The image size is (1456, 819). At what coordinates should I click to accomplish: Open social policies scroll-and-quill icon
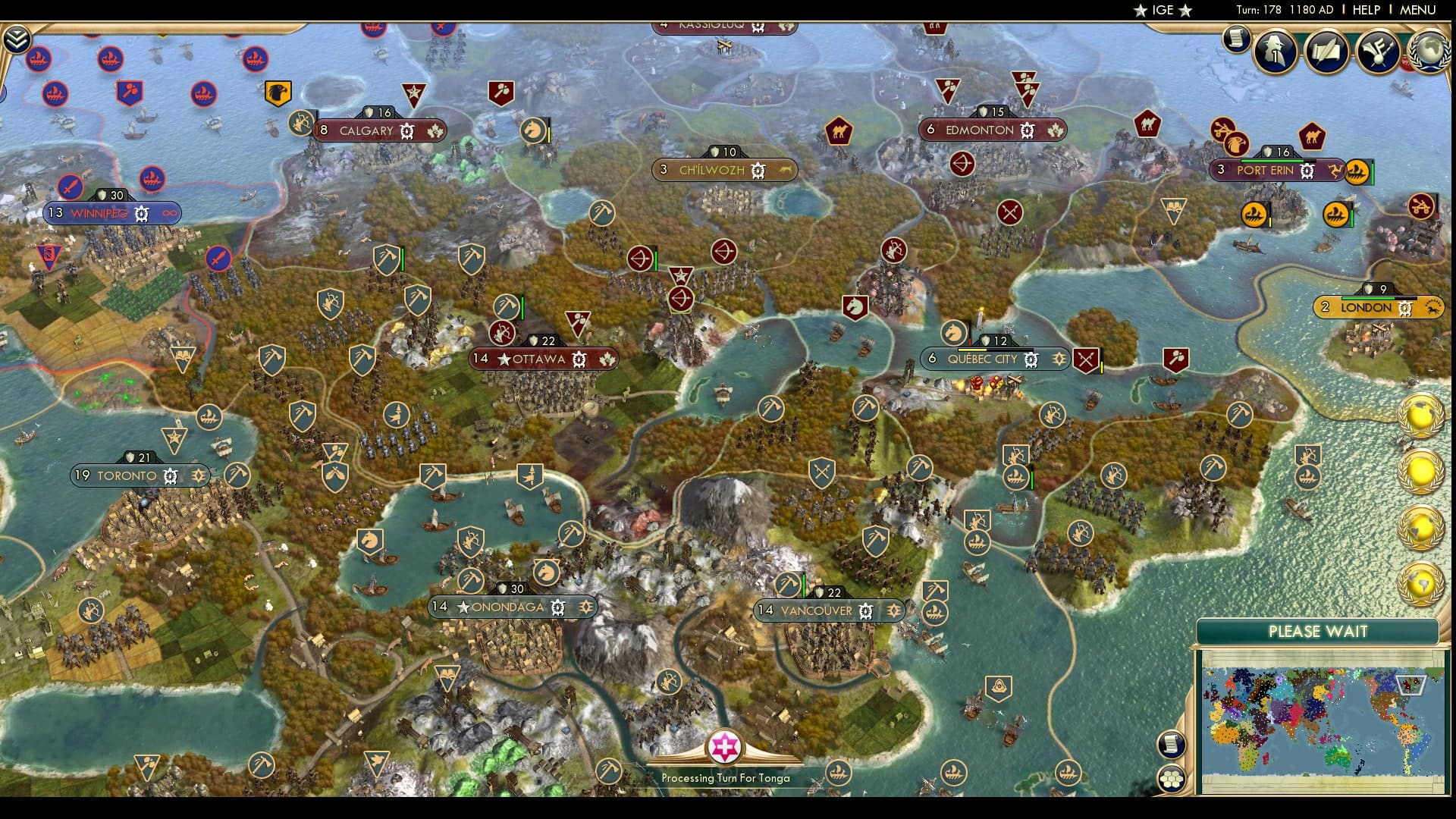point(1326,52)
